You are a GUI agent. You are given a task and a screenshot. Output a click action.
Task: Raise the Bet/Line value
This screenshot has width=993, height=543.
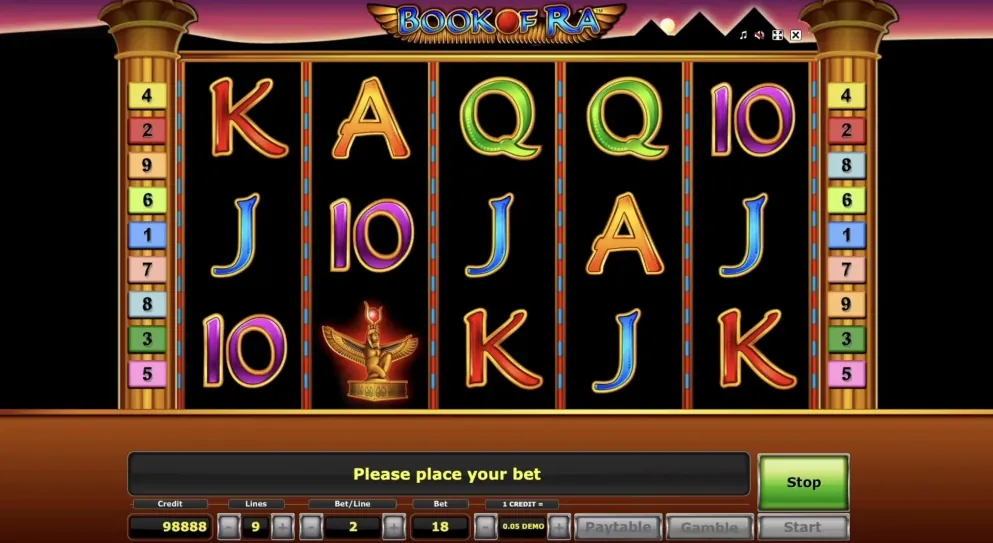(x=393, y=527)
